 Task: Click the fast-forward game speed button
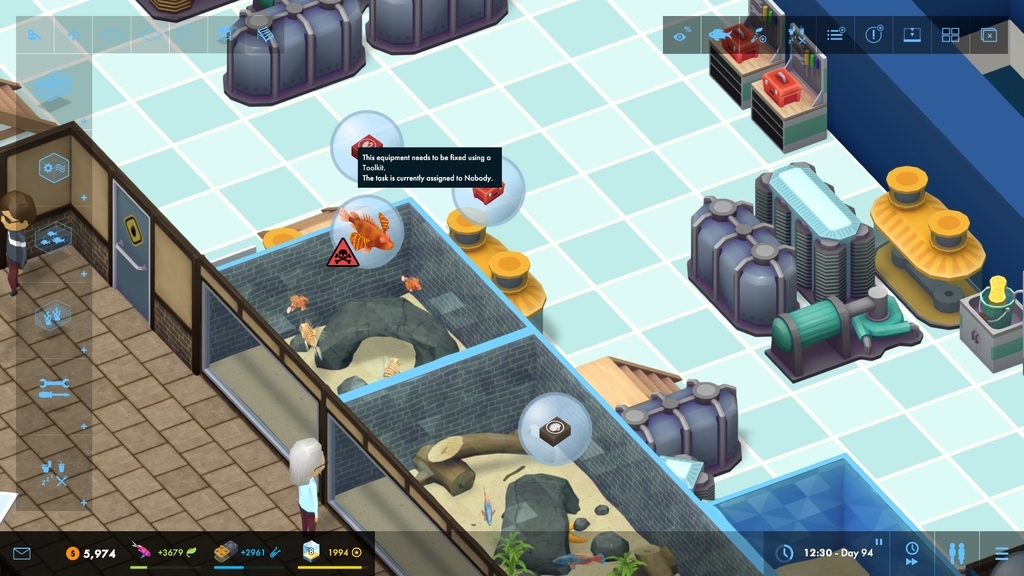click(x=912, y=552)
